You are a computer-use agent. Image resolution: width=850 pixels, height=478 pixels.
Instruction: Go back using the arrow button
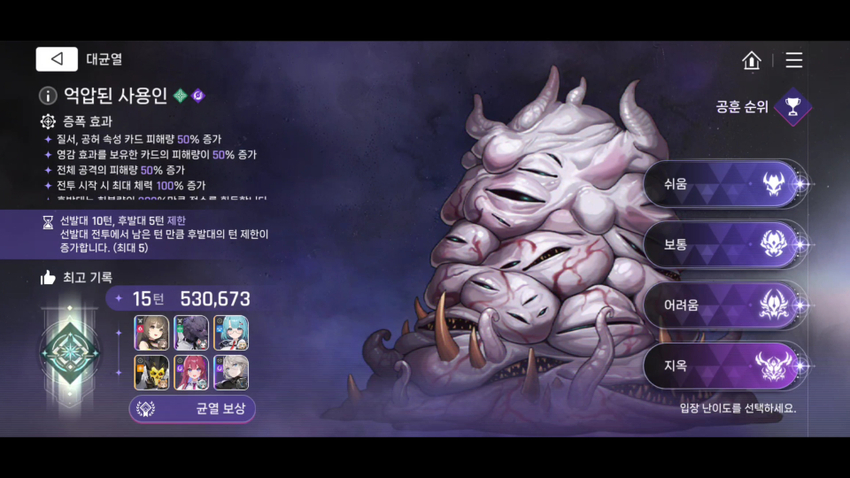56,60
